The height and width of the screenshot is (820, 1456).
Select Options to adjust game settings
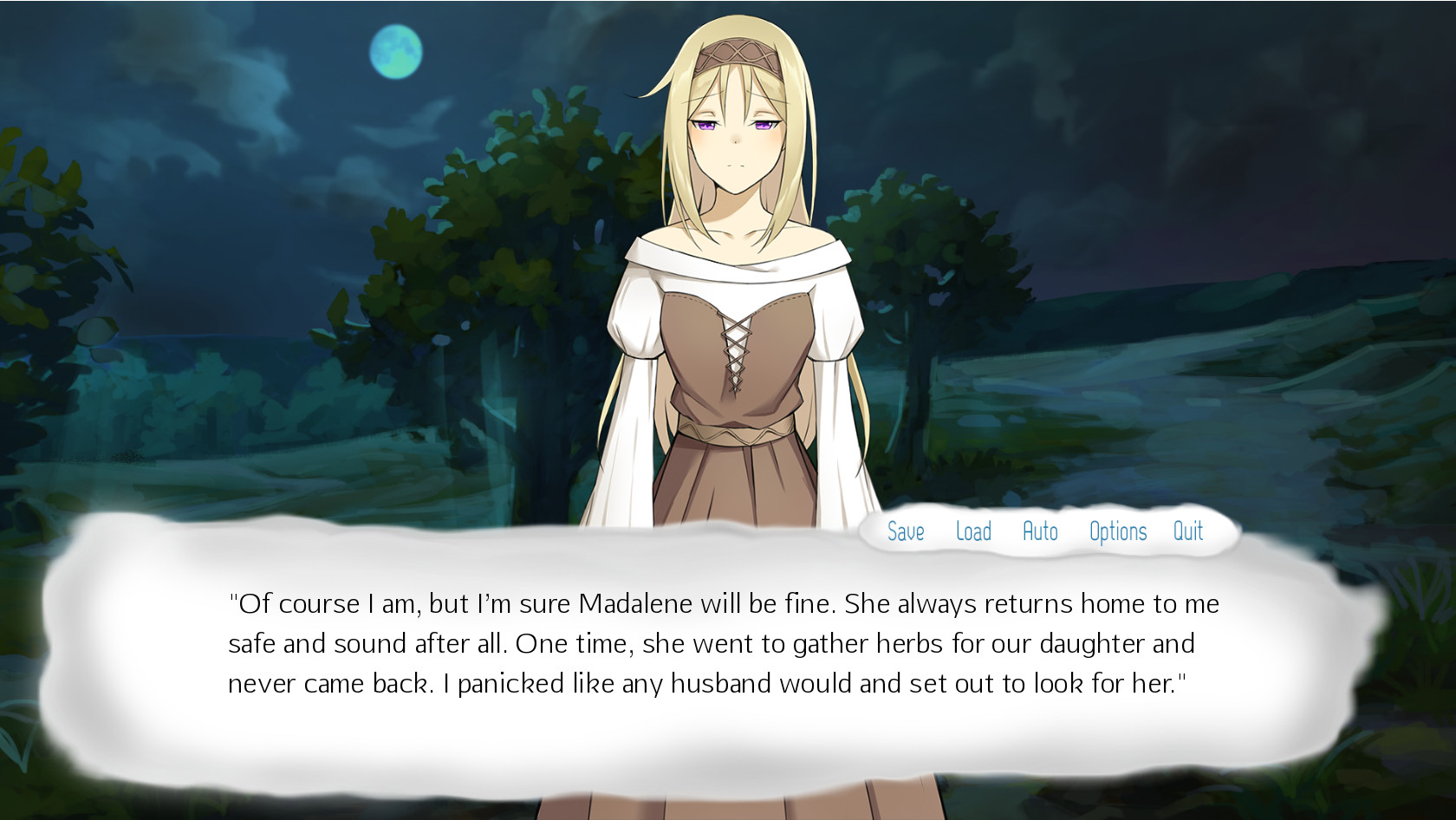(x=1116, y=531)
